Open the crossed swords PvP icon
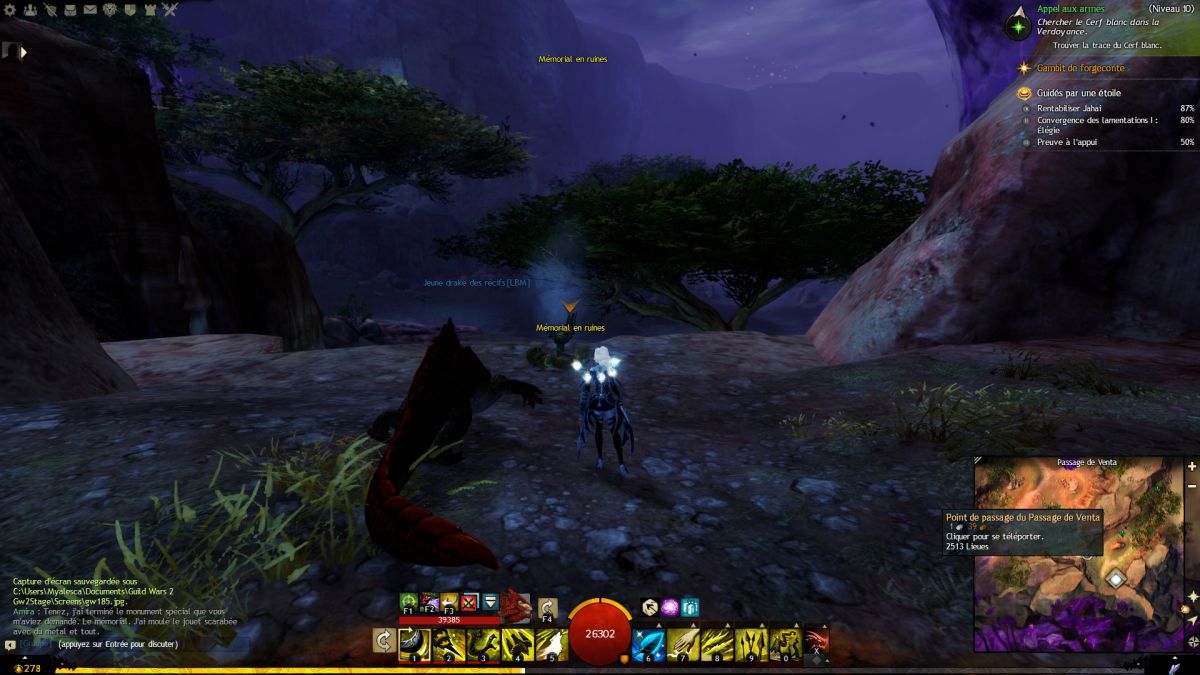 click(x=170, y=9)
